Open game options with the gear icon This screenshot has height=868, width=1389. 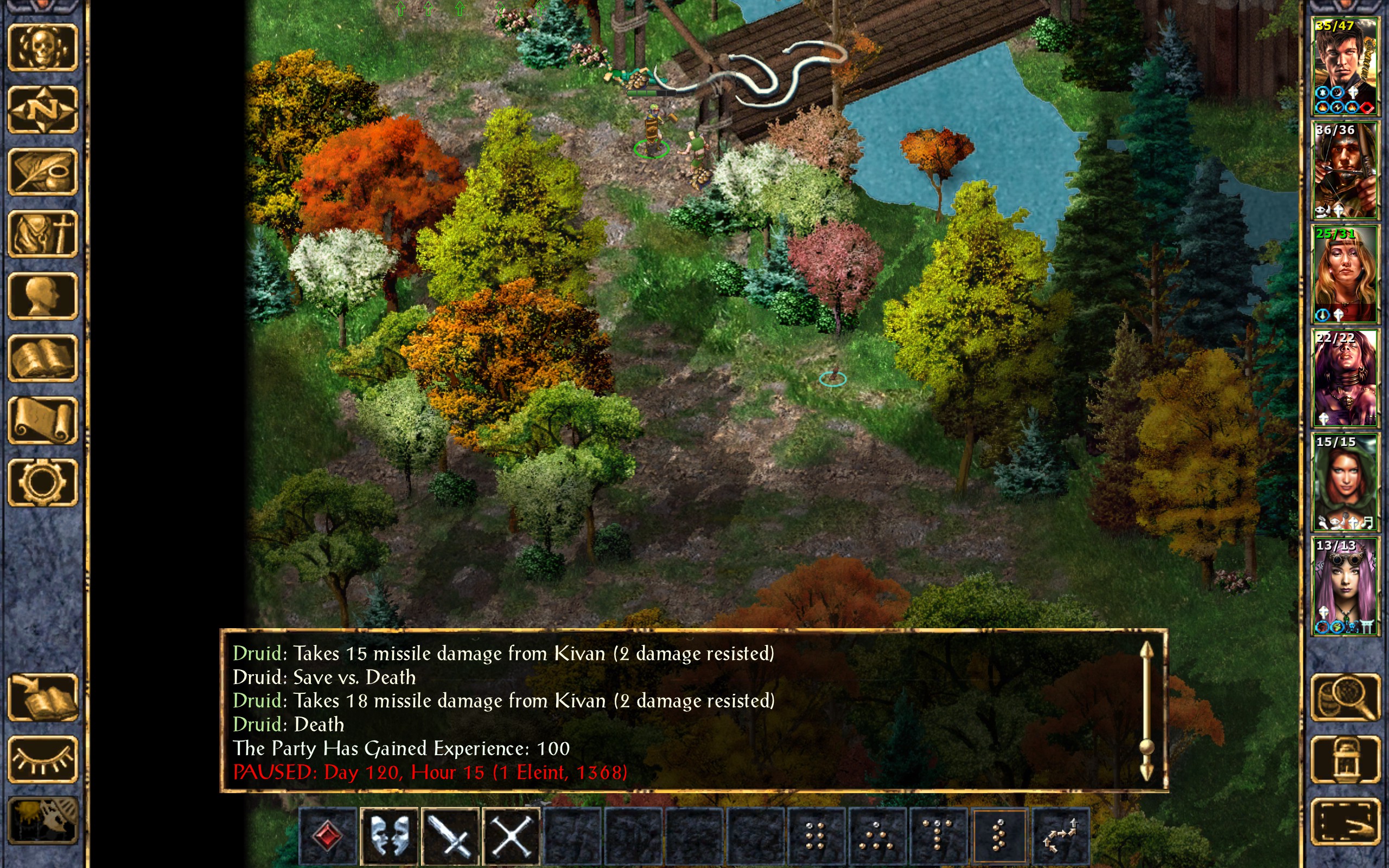coord(42,482)
